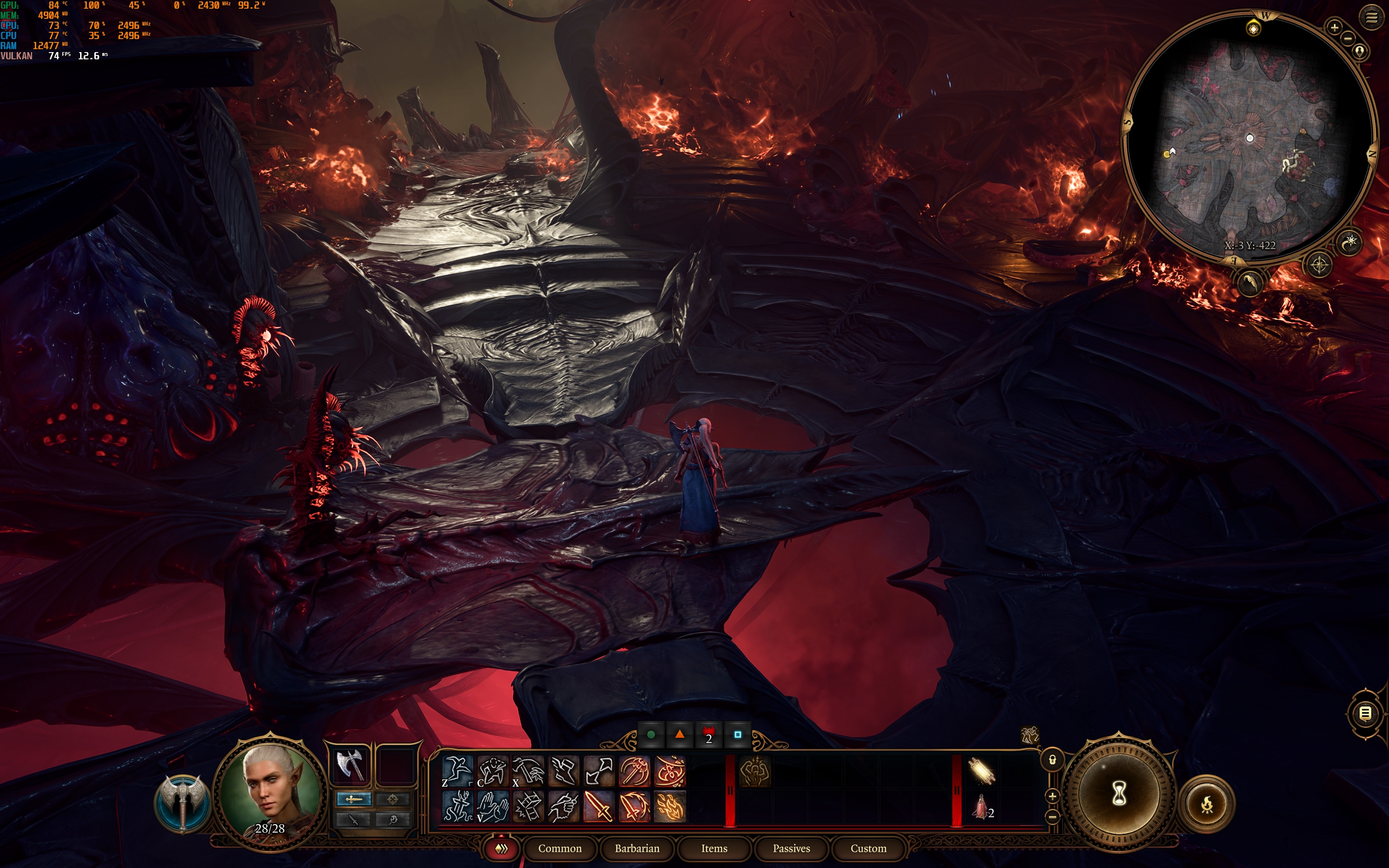
Task: Zoom in on the minimap
Action: [1335, 27]
